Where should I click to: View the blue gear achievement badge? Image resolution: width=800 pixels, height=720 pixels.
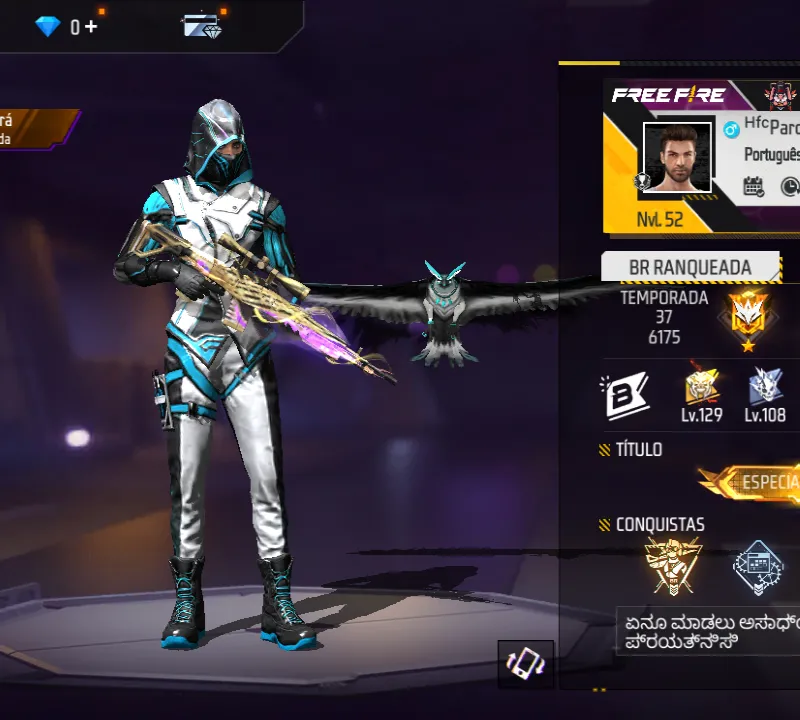click(x=759, y=568)
